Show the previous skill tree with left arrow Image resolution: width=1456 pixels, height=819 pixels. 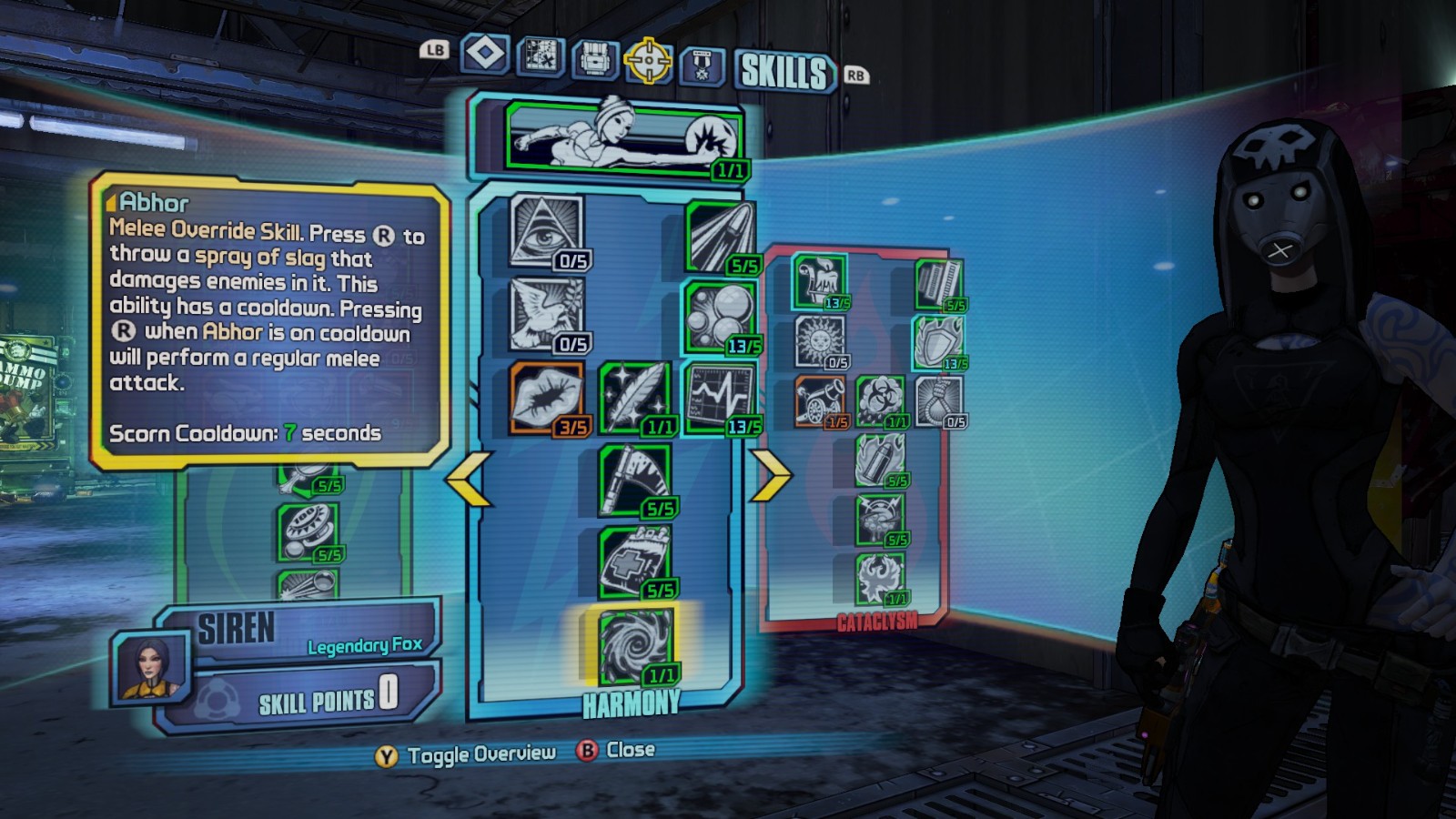point(469,477)
